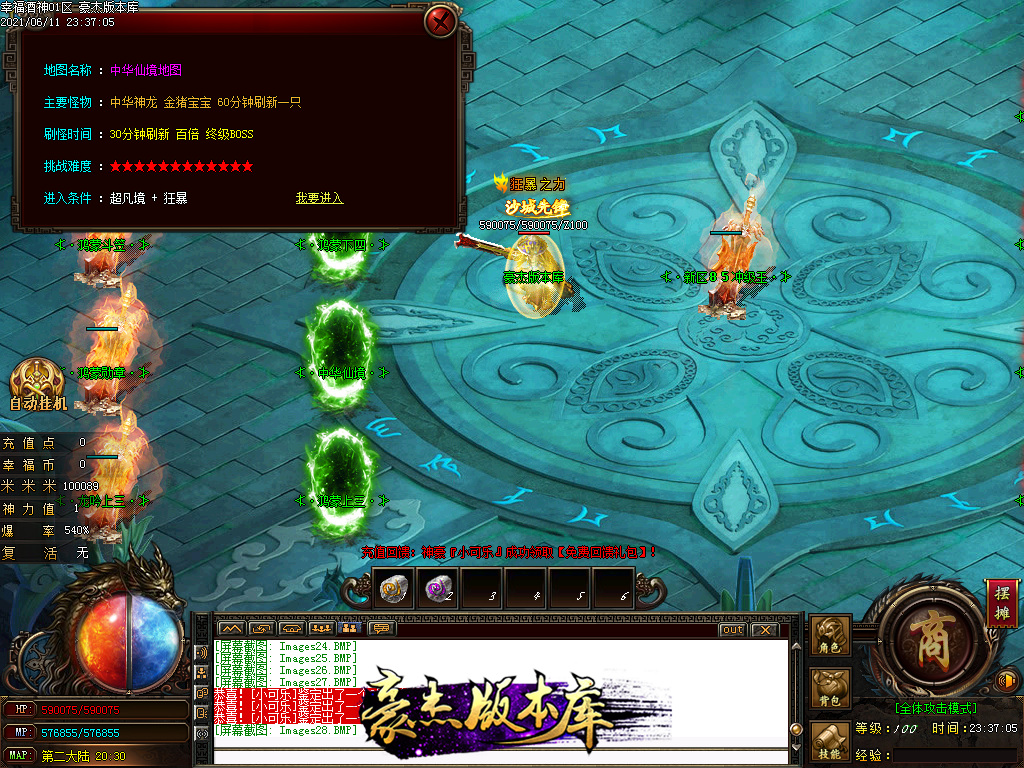This screenshot has width=1024, height=768.
Task: Click the 我要进入 link to enter
Action: tap(319, 198)
